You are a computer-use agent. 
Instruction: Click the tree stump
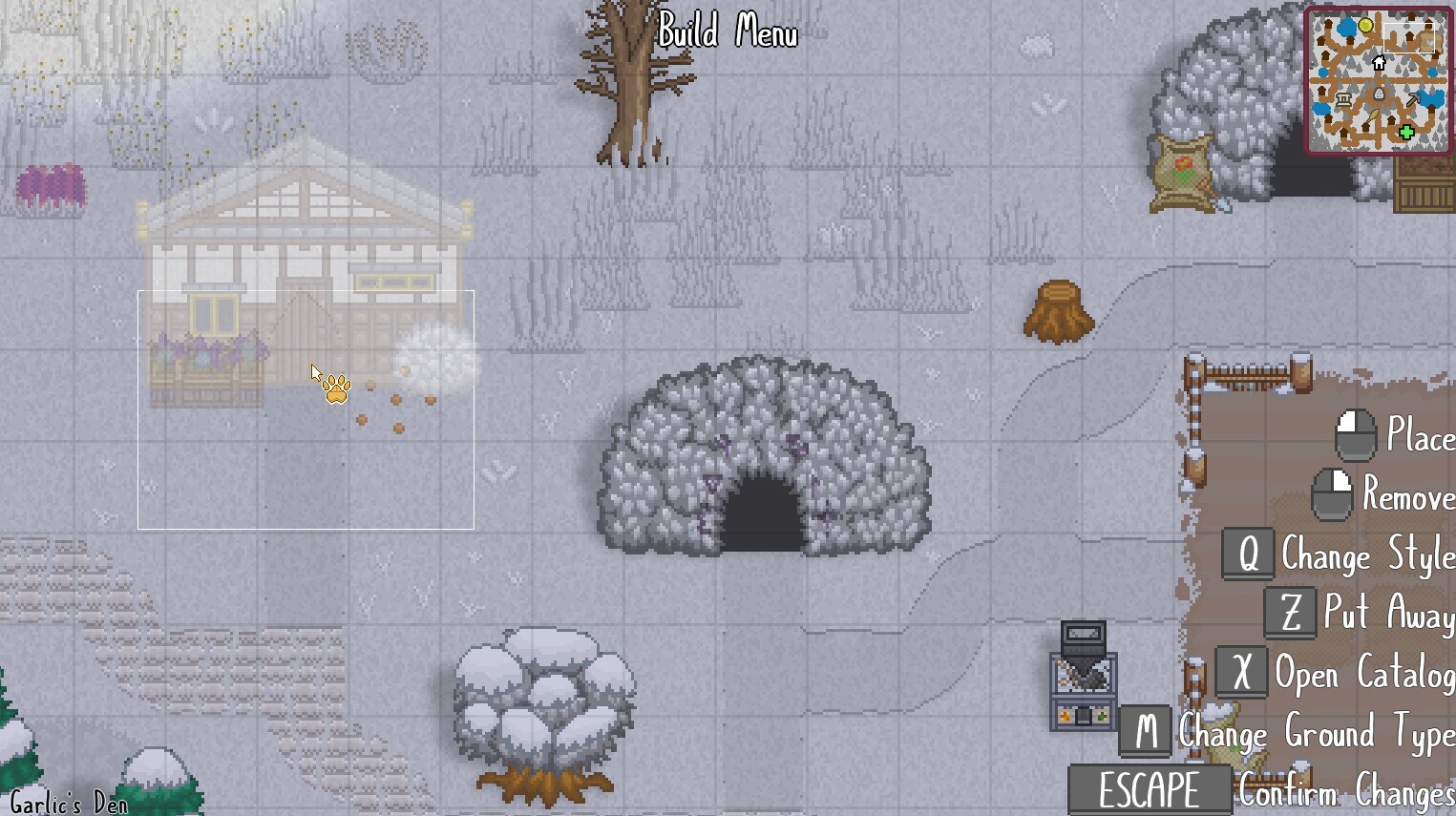tap(1056, 313)
